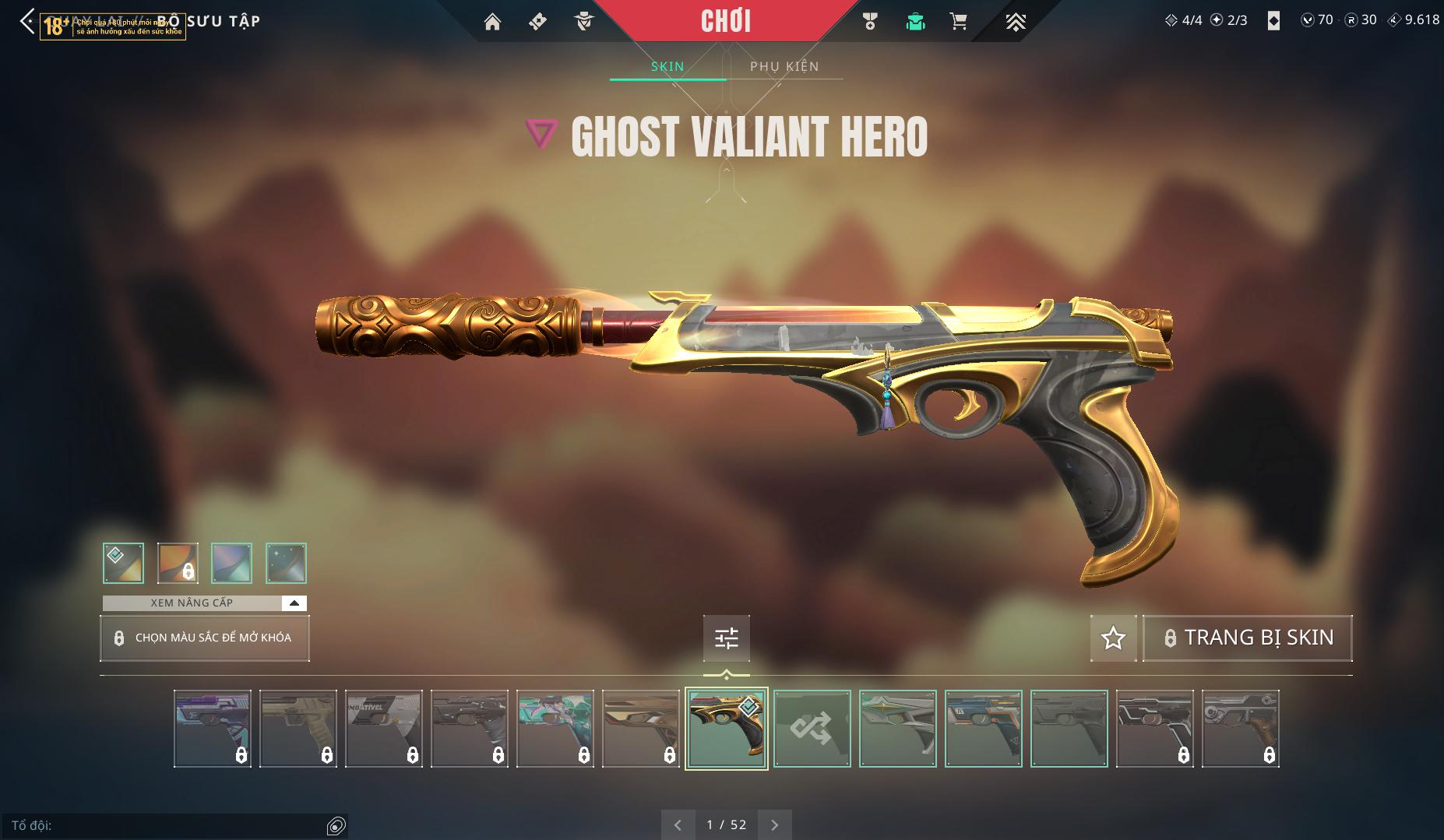Choose the purple Ghost skin thumbnail
Screen dimensions: 1444x840
click(x=213, y=729)
